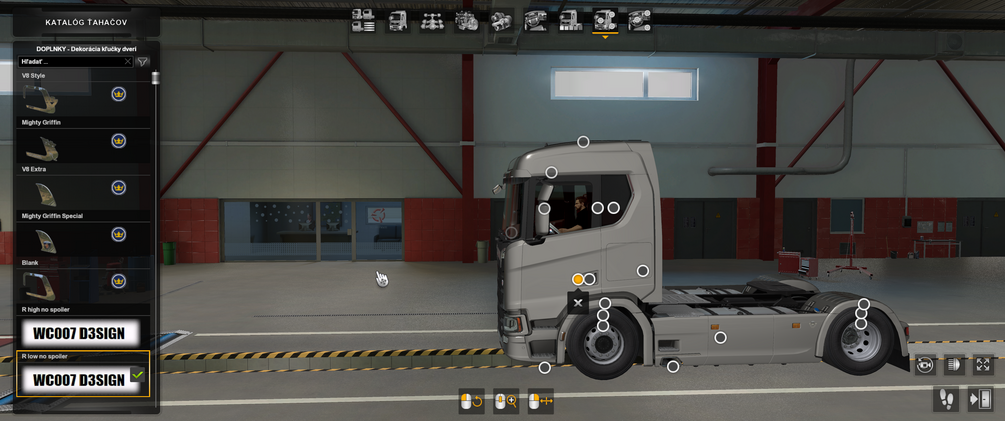
Task: Open the filter funnel next to search
Action: point(143,62)
